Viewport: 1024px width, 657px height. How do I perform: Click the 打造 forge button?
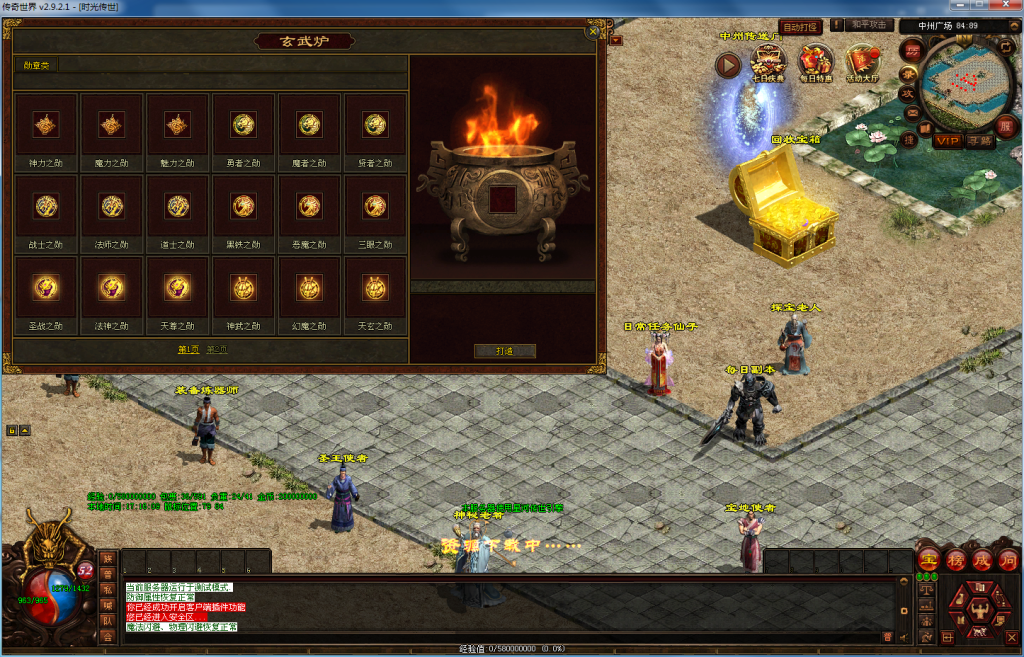point(505,351)
